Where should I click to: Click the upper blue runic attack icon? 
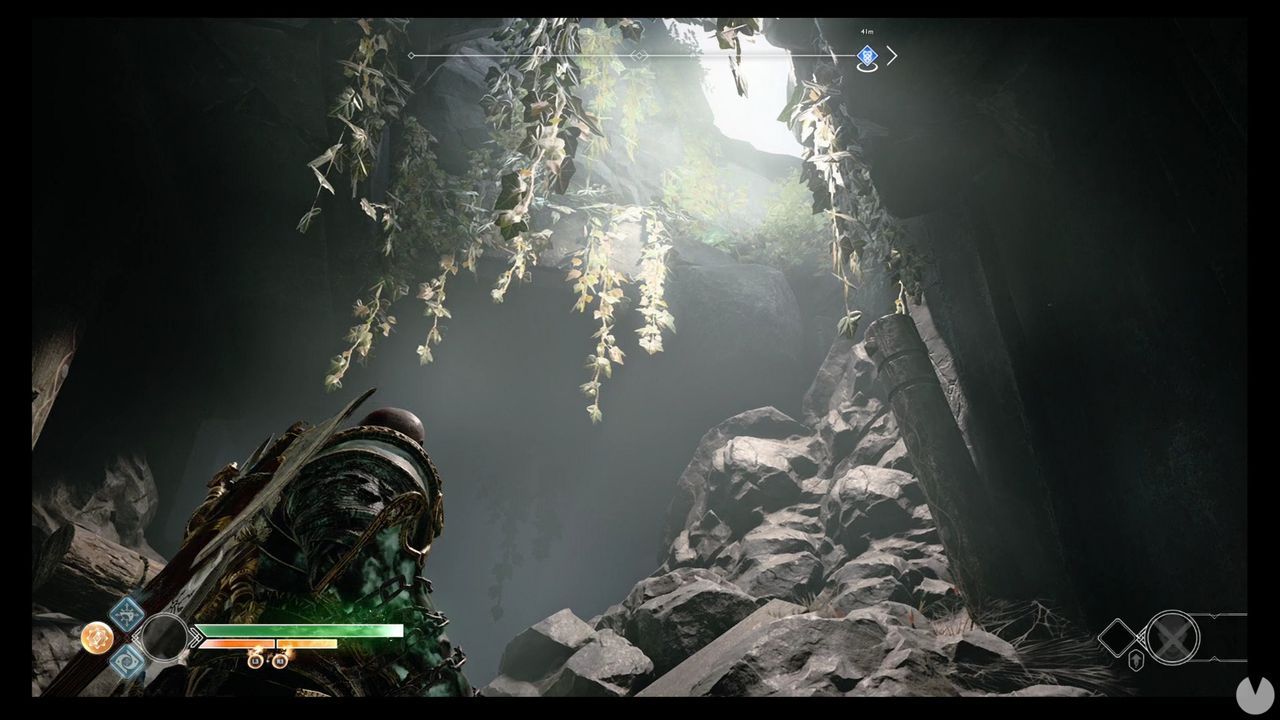127,615
